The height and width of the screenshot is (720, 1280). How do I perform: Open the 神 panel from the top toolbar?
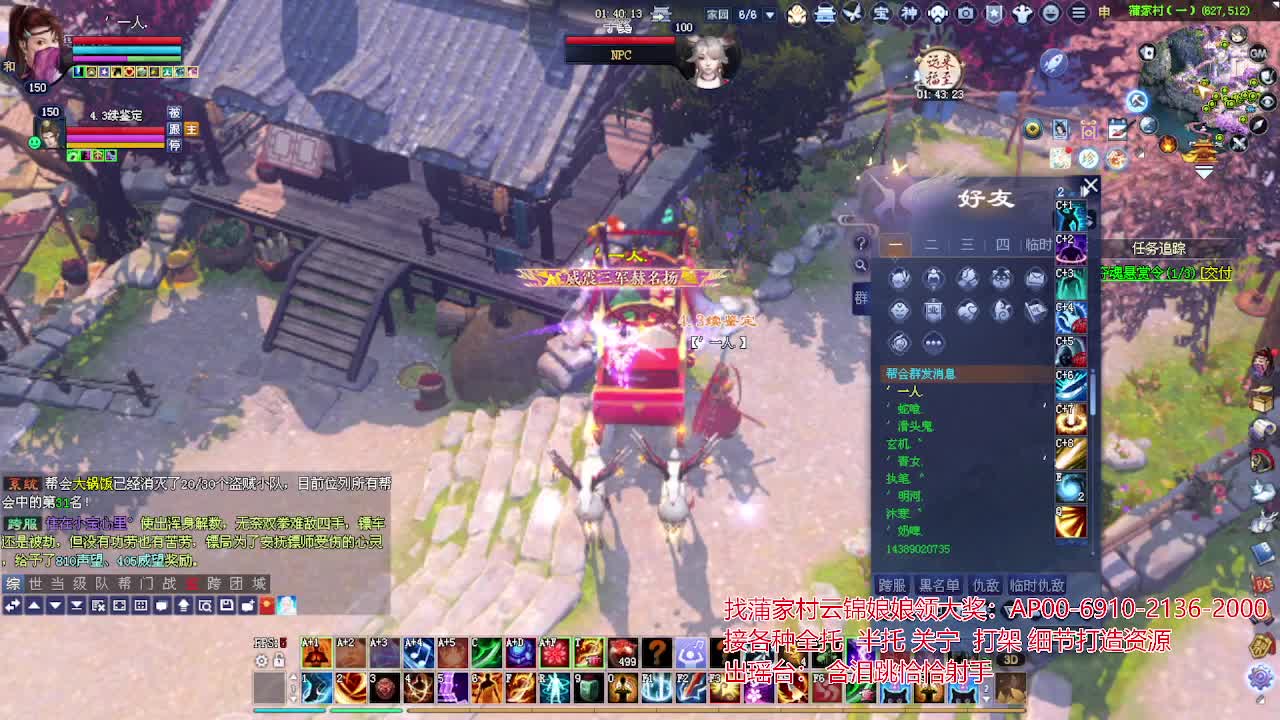click(x=910, y=13)
